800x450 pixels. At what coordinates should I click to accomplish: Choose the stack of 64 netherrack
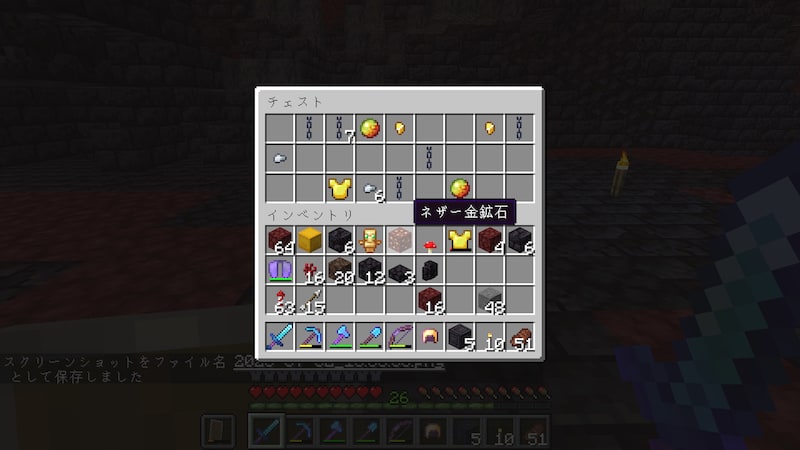pos(281,240)
